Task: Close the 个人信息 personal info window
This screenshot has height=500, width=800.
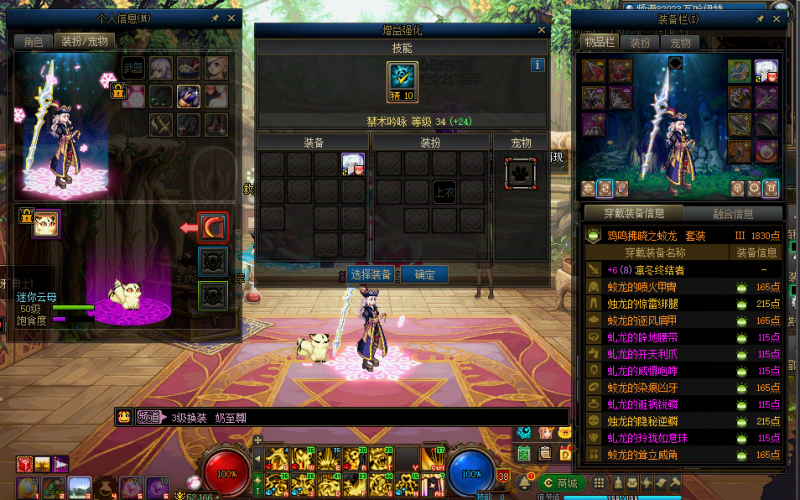Action: tap(232, 18)
